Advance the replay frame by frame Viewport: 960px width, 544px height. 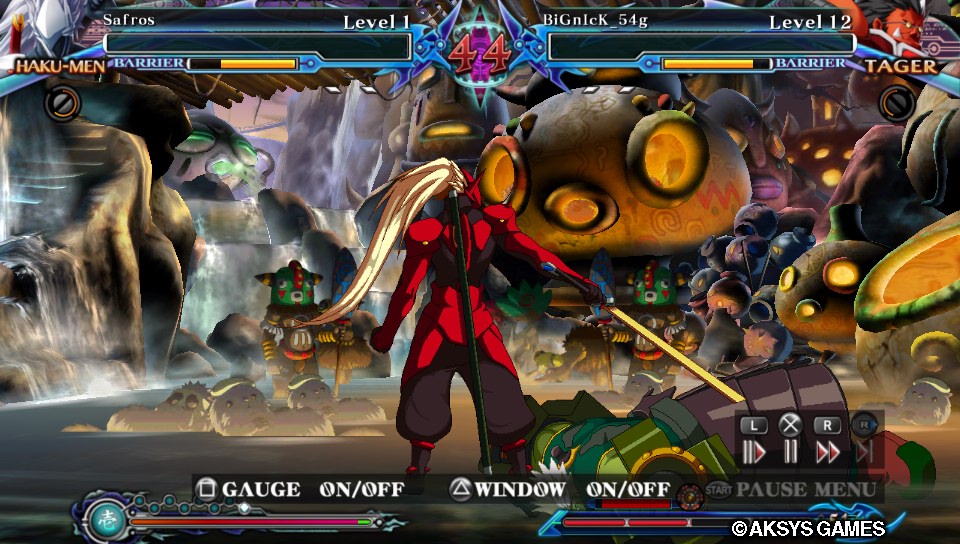[x=753, y=452]
